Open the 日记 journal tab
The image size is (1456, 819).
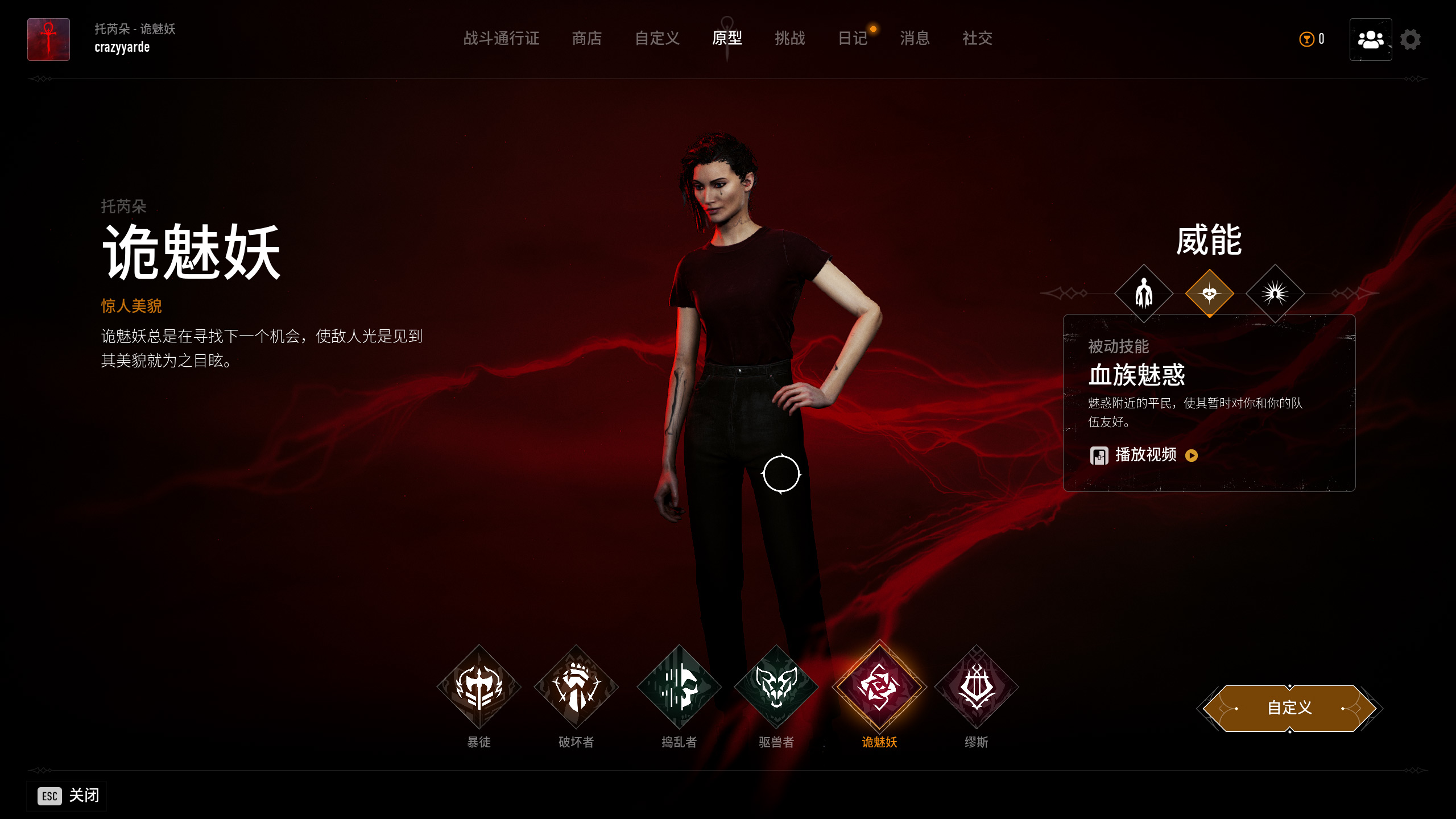pyautogui.click(x=853, y=39)
